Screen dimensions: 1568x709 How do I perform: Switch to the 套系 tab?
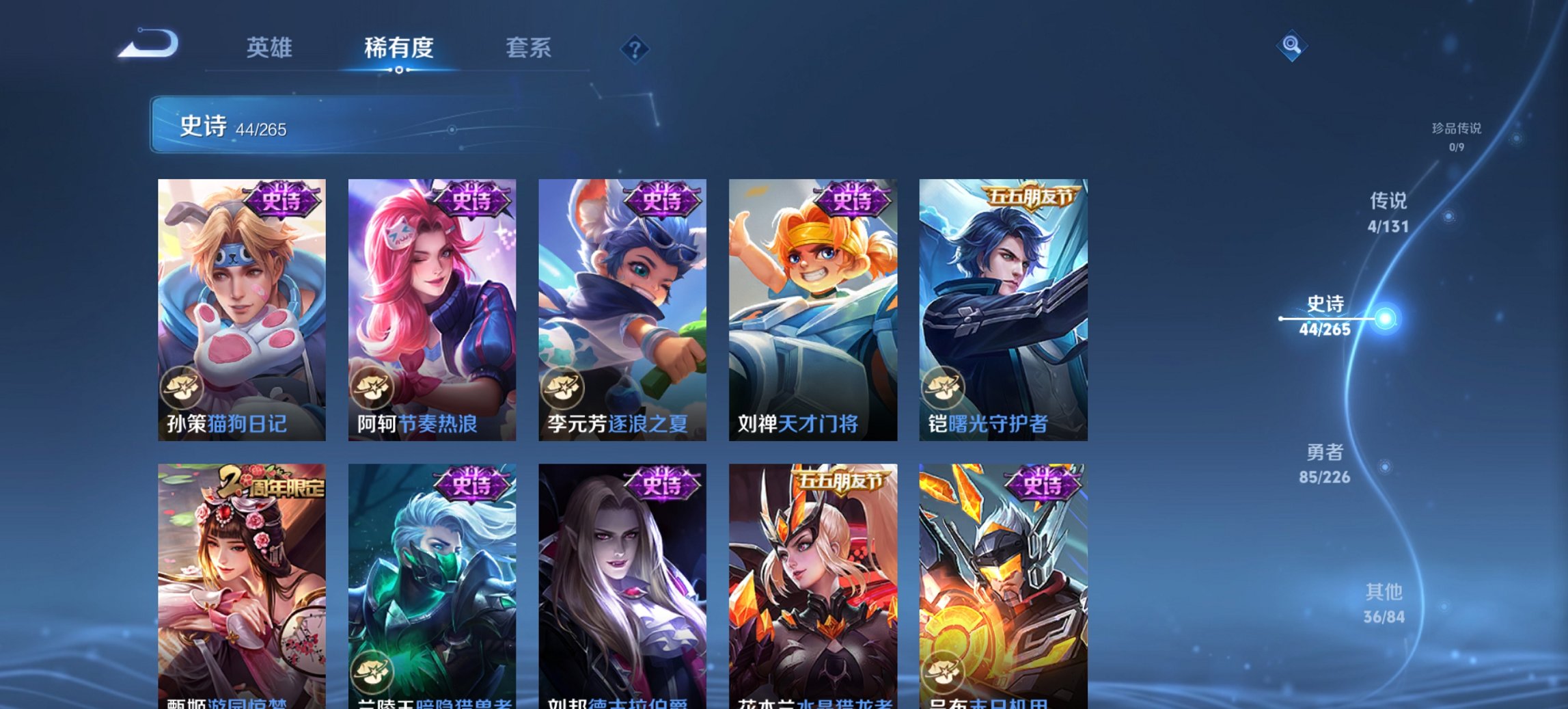[x=529, y=48]
